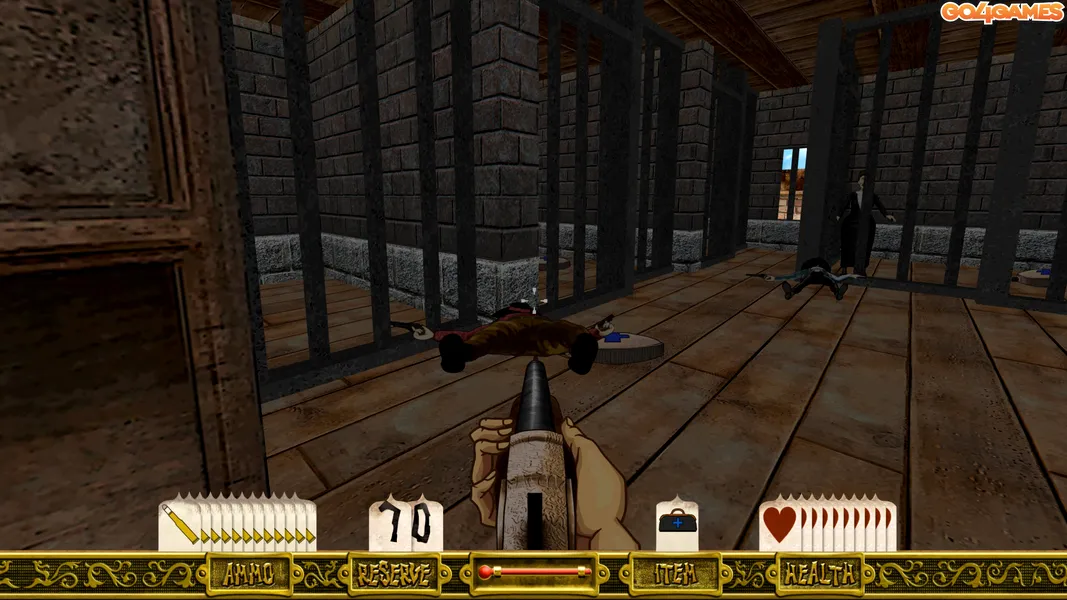This screenshot has width=1067, height=600.
Task: Select the medical bag item slot
Action: (x=677, y=525)
